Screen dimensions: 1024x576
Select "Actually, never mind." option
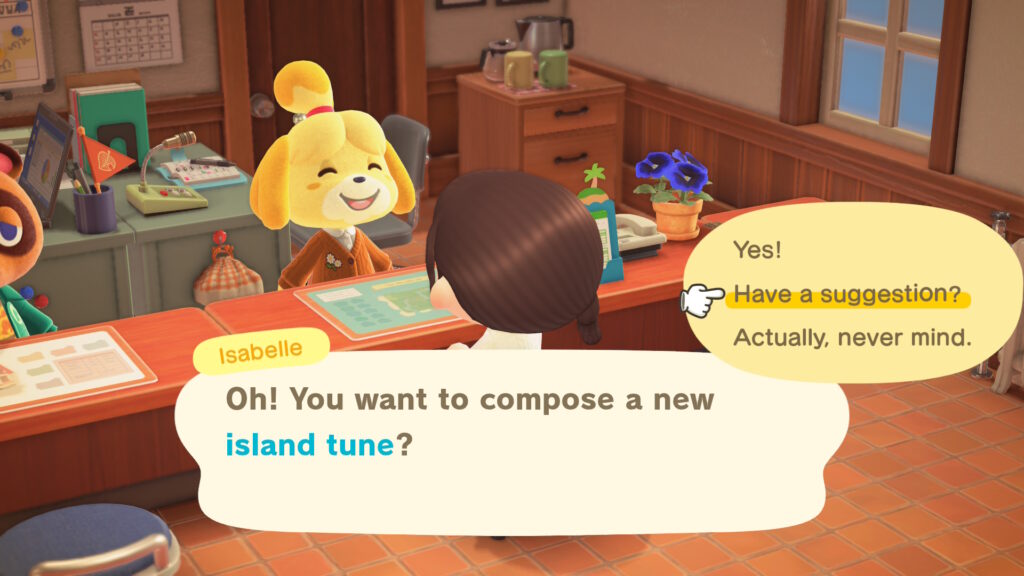(852, 338)
